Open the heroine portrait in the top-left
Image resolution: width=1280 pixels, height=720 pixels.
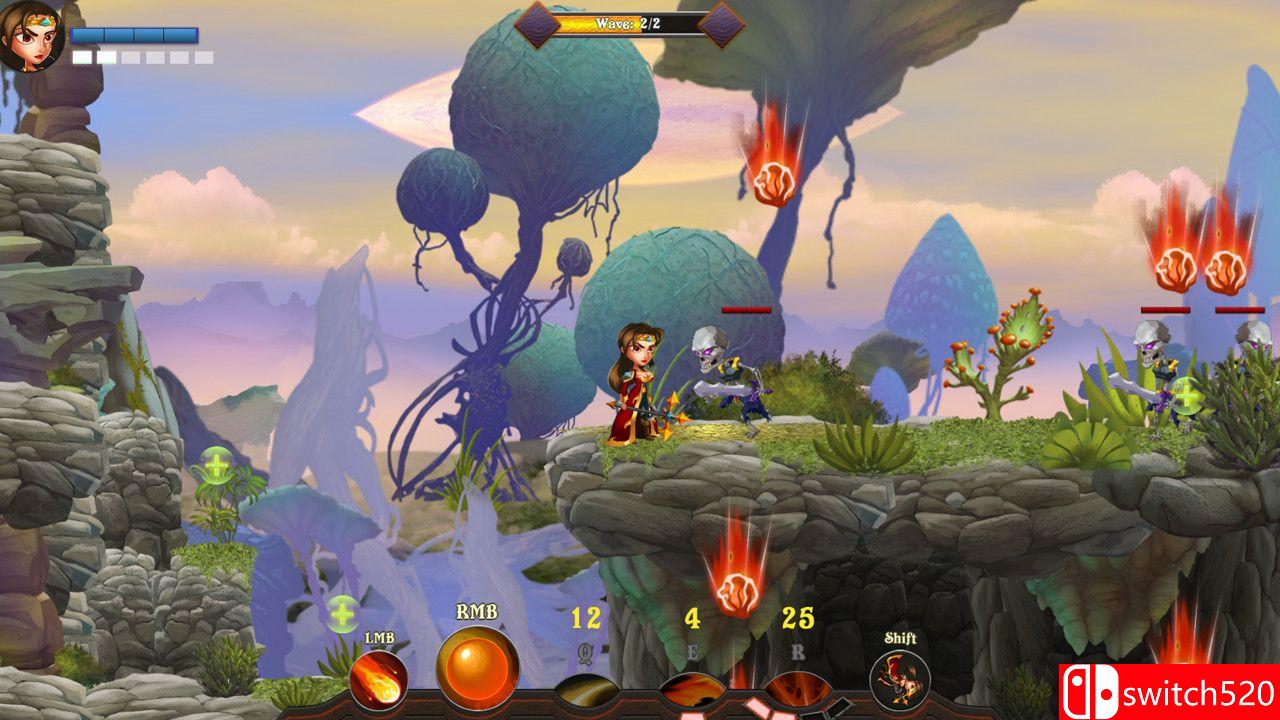[x=30, y=35]
